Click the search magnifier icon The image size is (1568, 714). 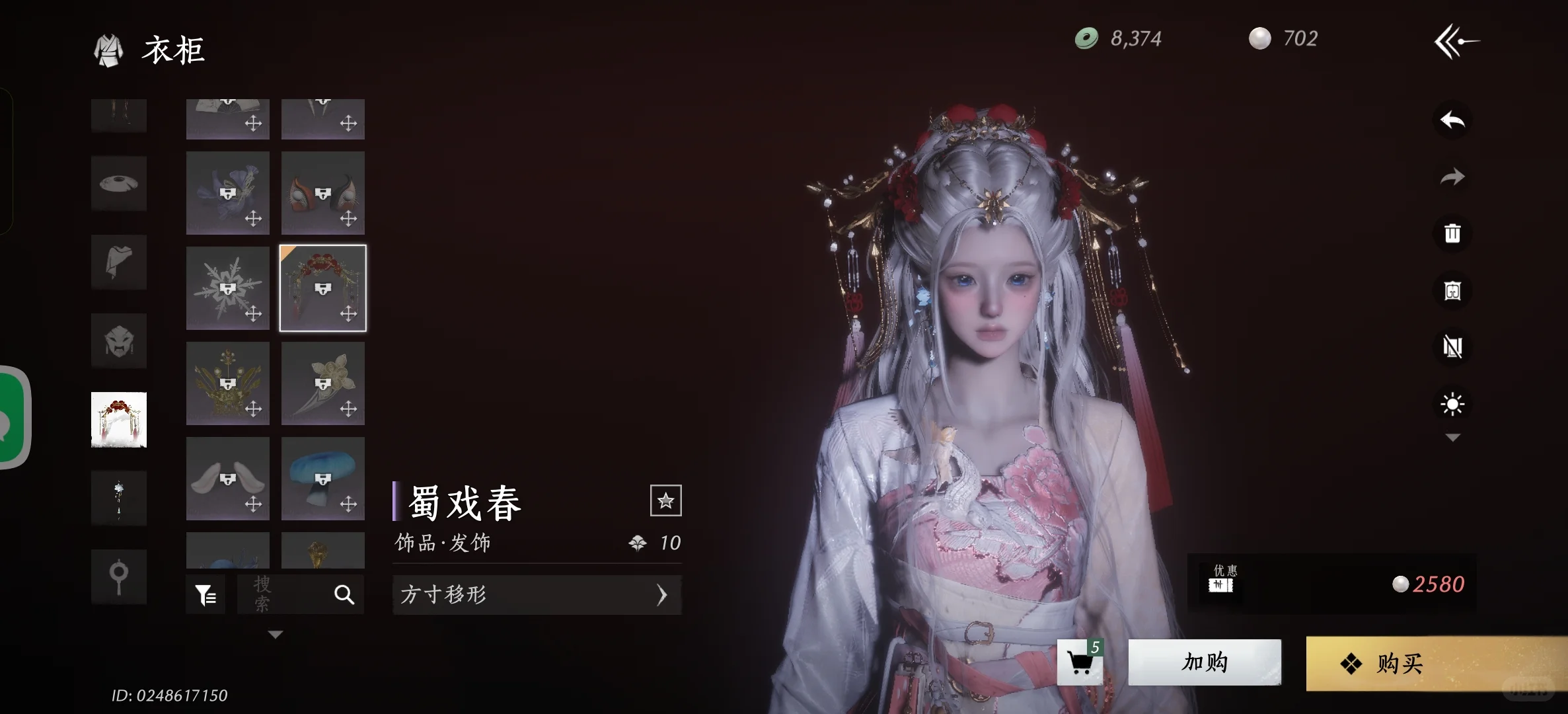point(345,594)
